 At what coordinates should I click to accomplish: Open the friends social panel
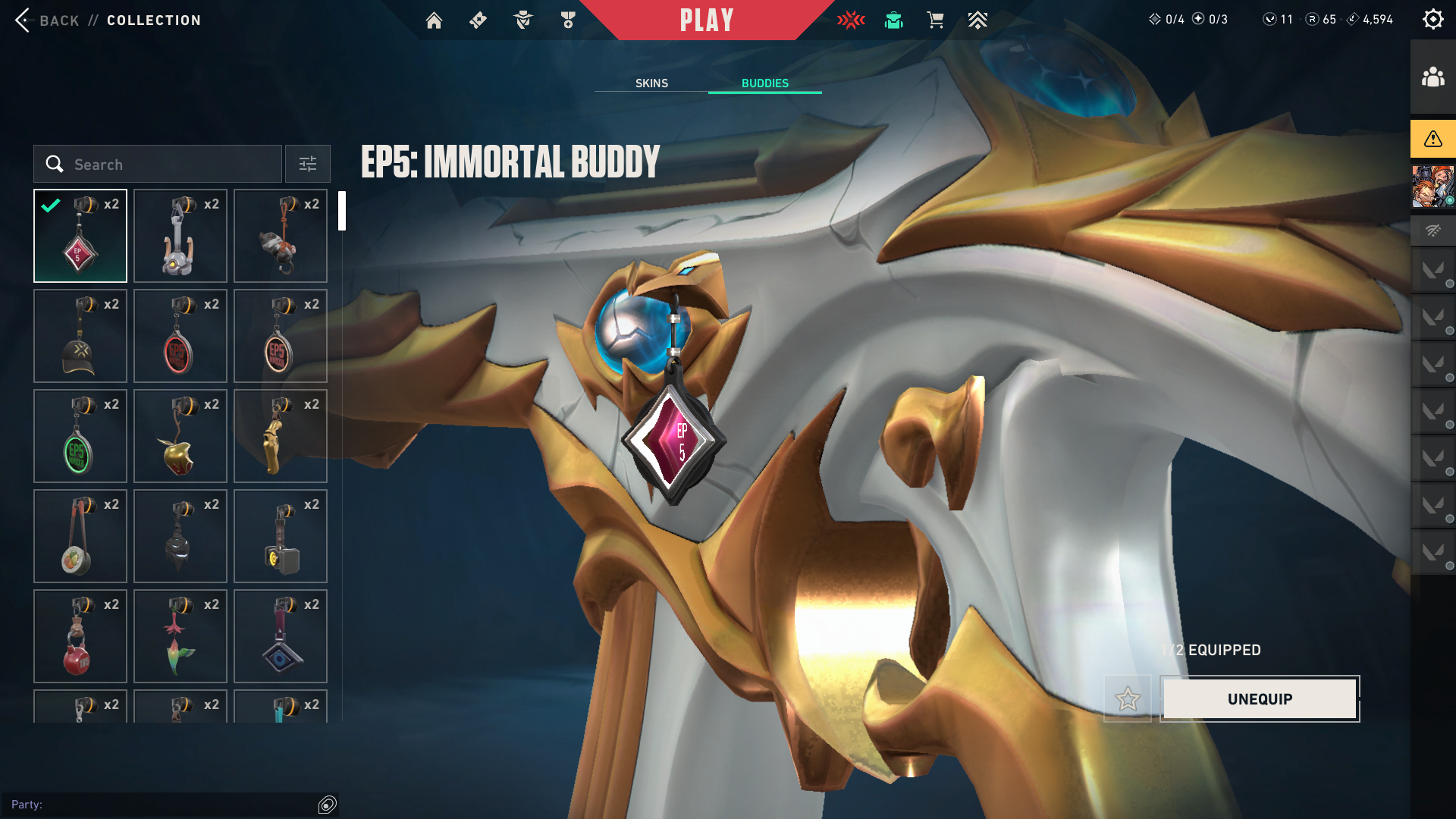coord(1432,77)
